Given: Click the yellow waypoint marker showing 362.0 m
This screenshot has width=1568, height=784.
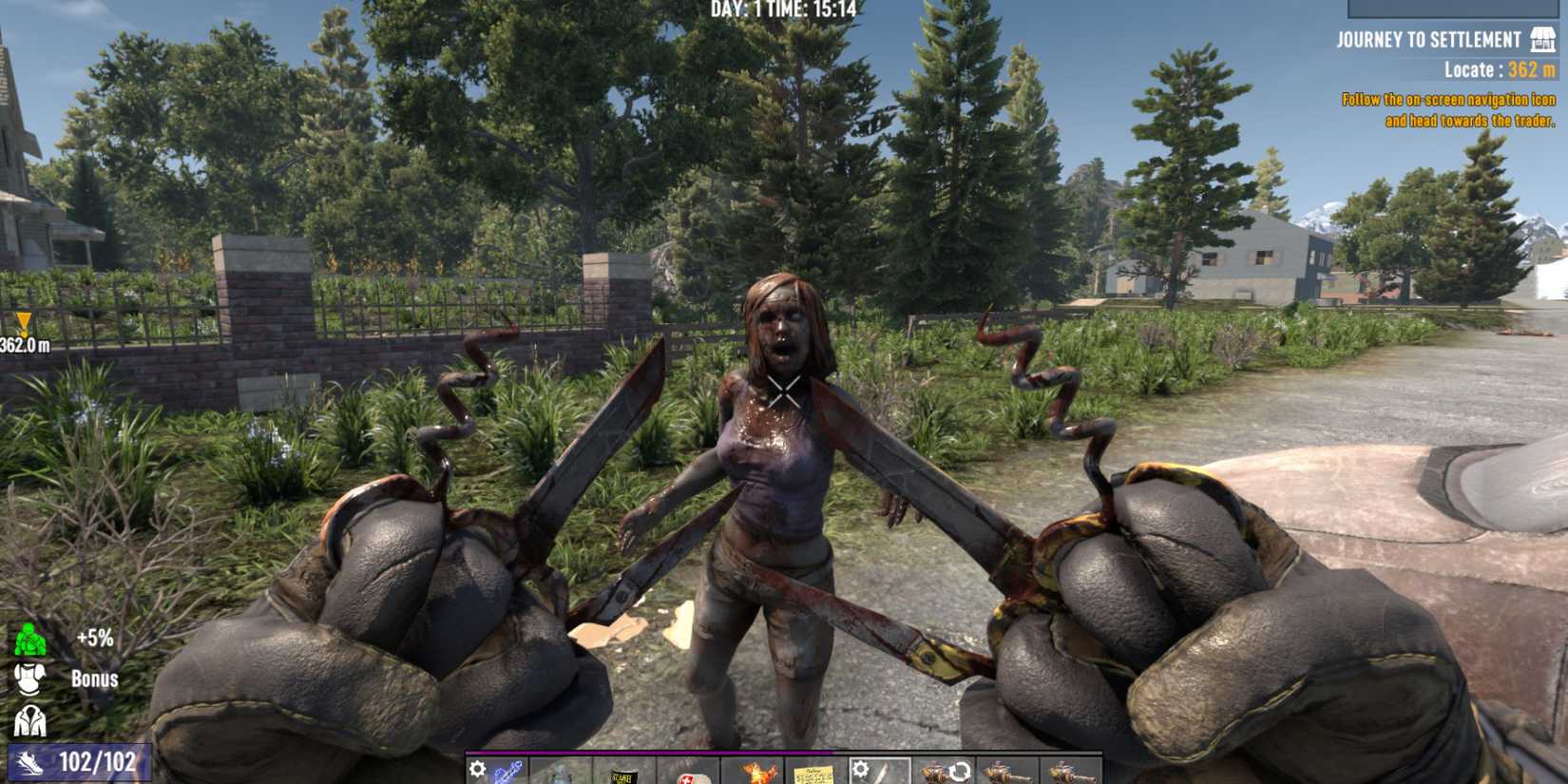Looking at the screenshot, I should [23, 330].
